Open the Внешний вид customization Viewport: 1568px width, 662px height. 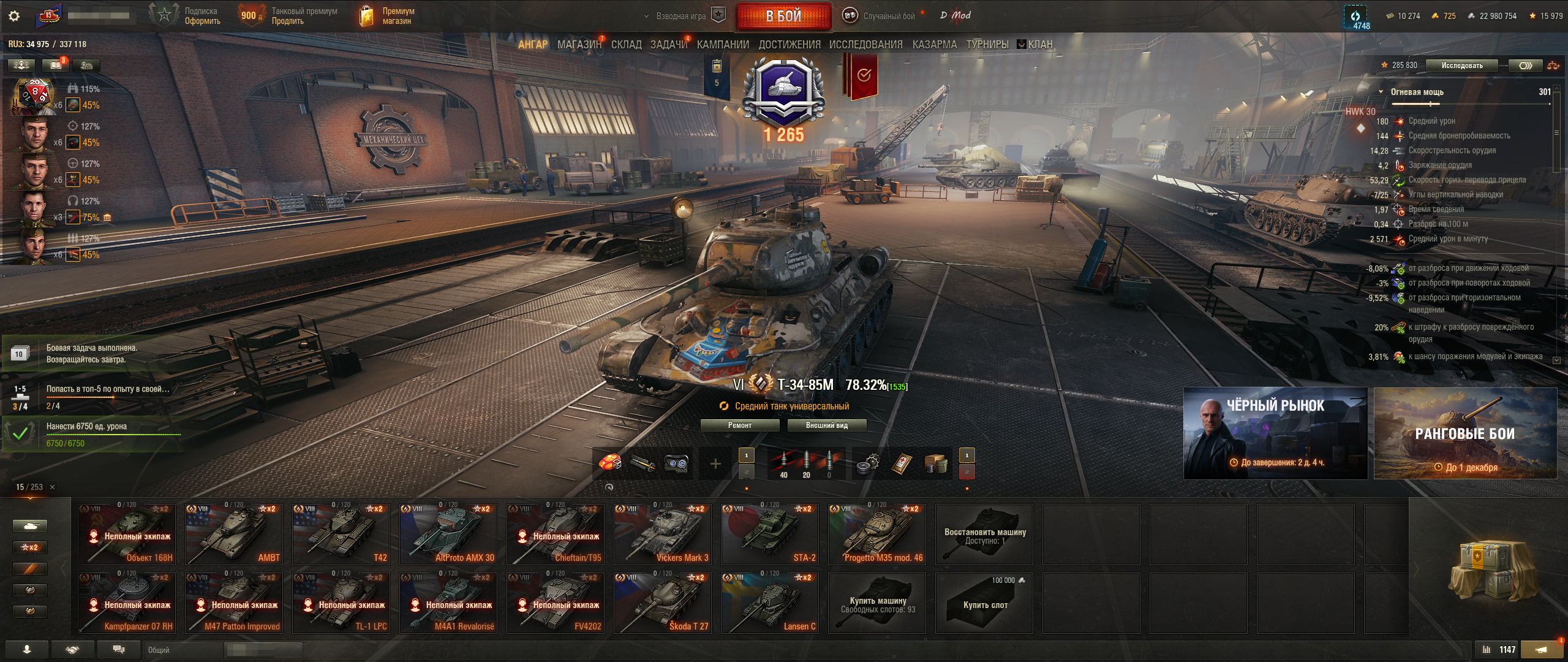tap(826, 425)
